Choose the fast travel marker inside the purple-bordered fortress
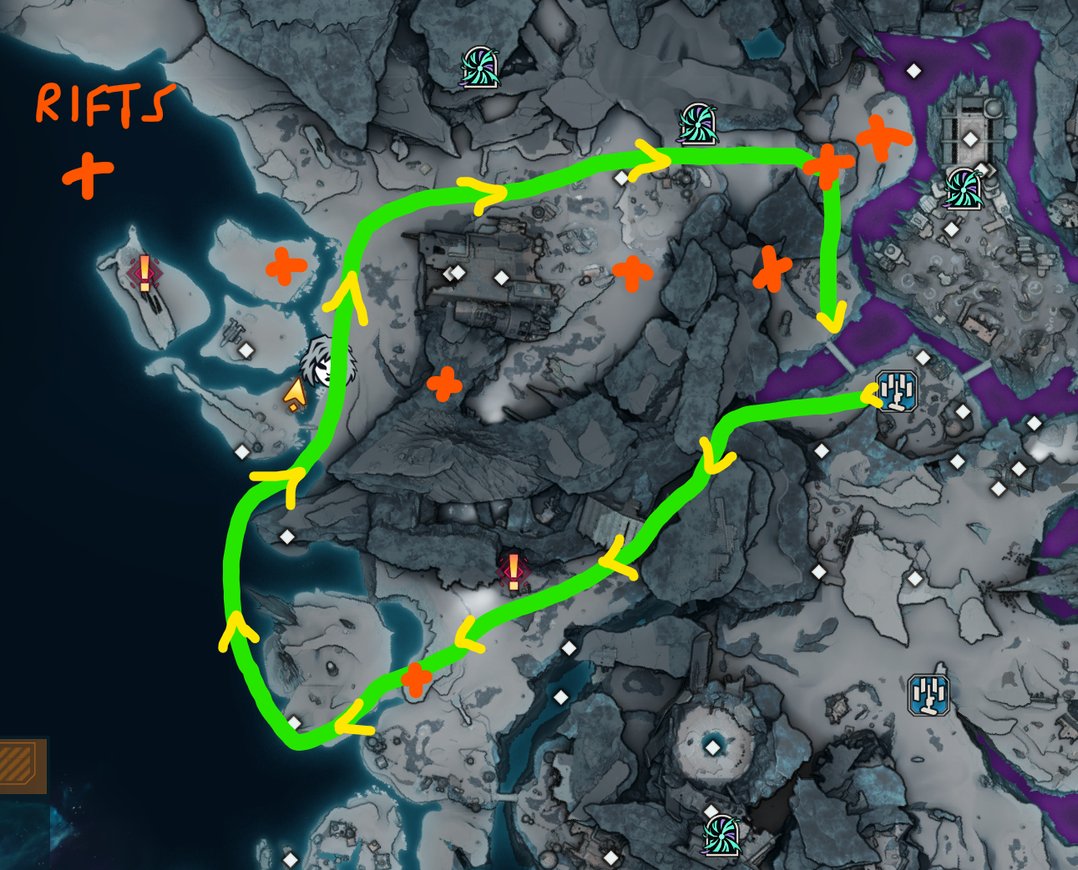The width and height of the screenshot is (1078, 870). [965, 186]
